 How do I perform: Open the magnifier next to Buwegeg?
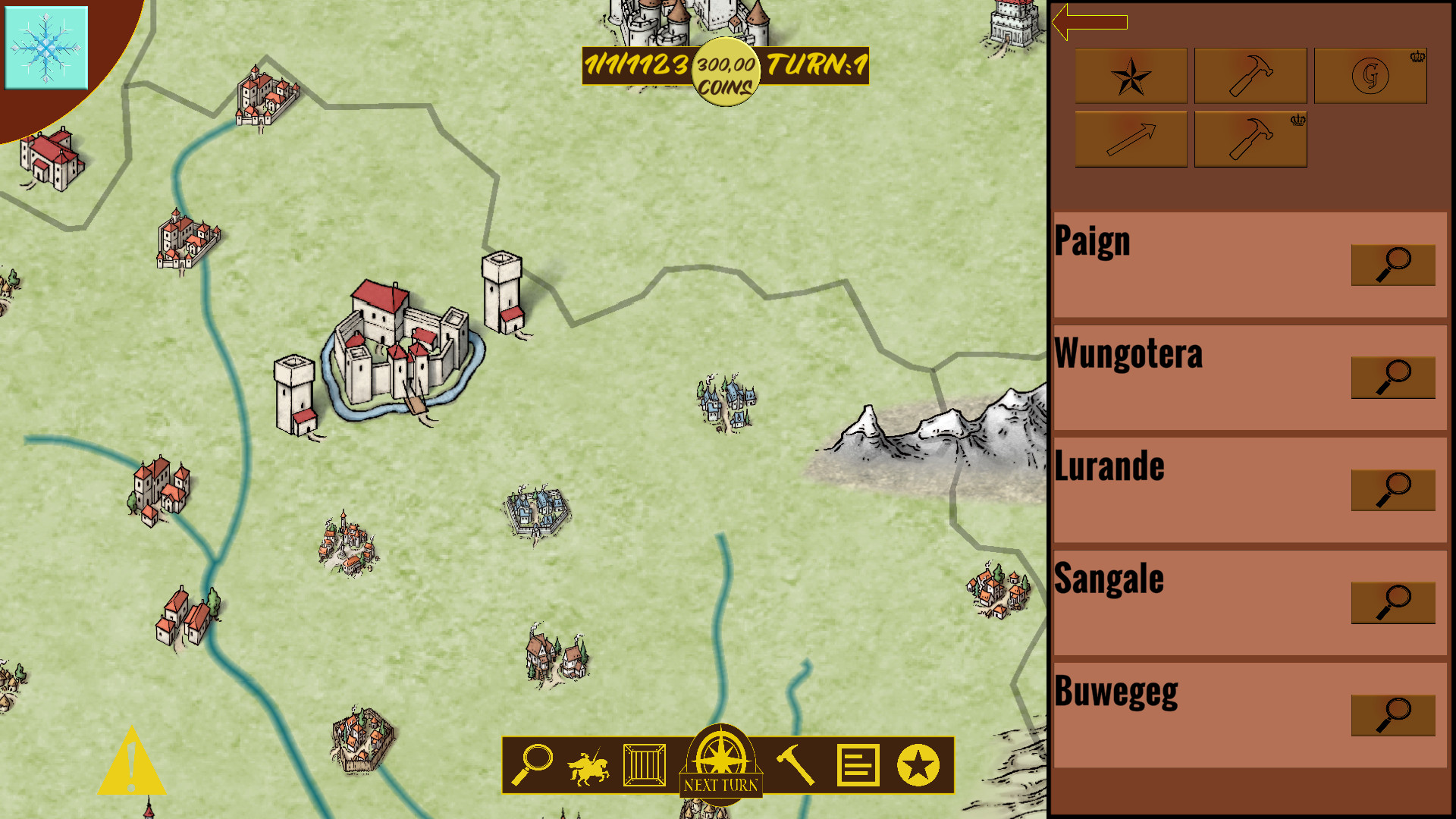1392,714
